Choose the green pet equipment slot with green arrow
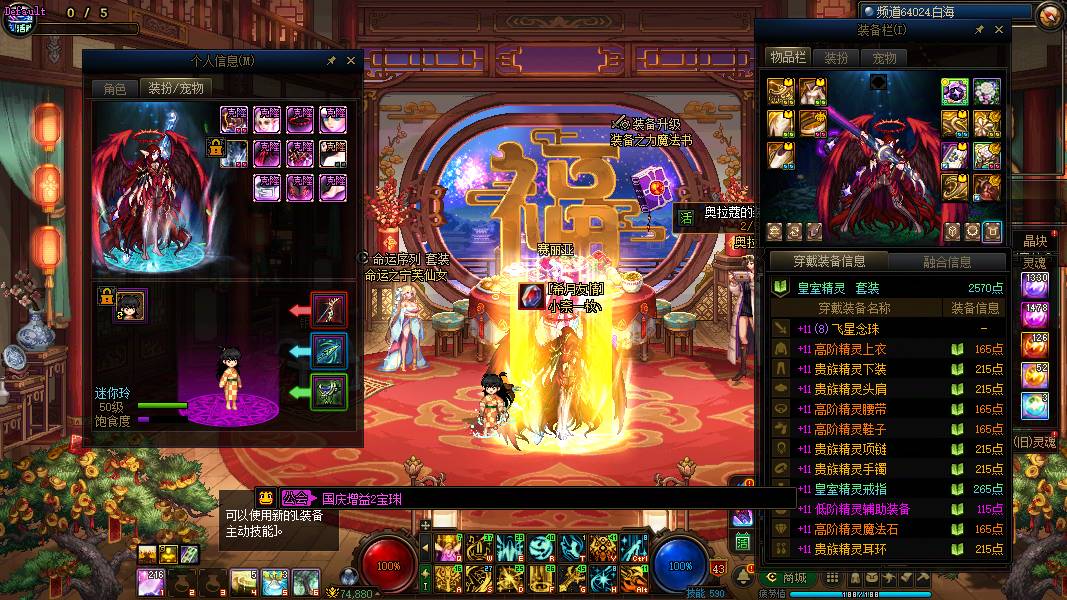 pos(329,391)
